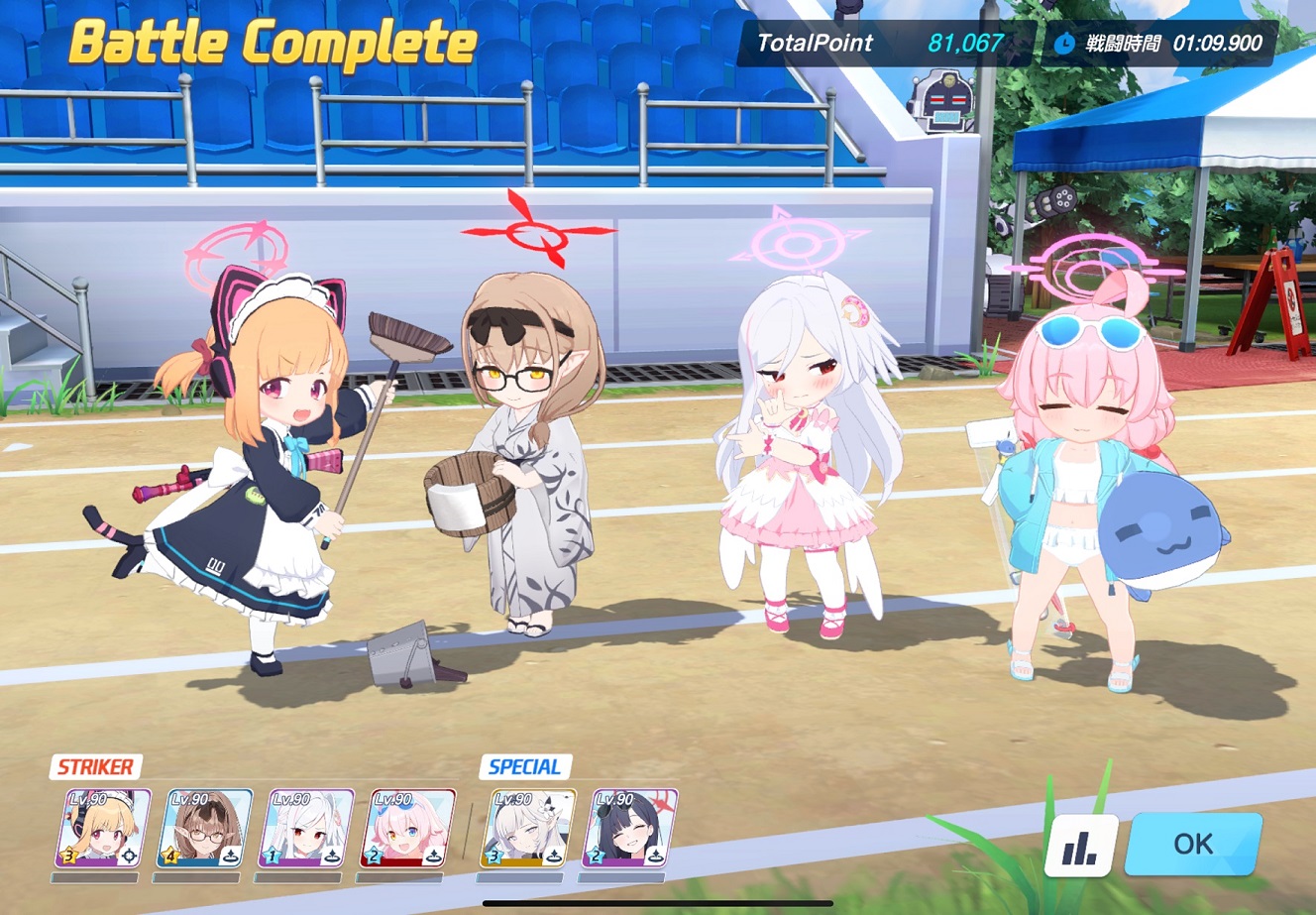Screen dimensions: 1316x915
Task: Open the battle statistics bar-chart button
Action: 1080,846
